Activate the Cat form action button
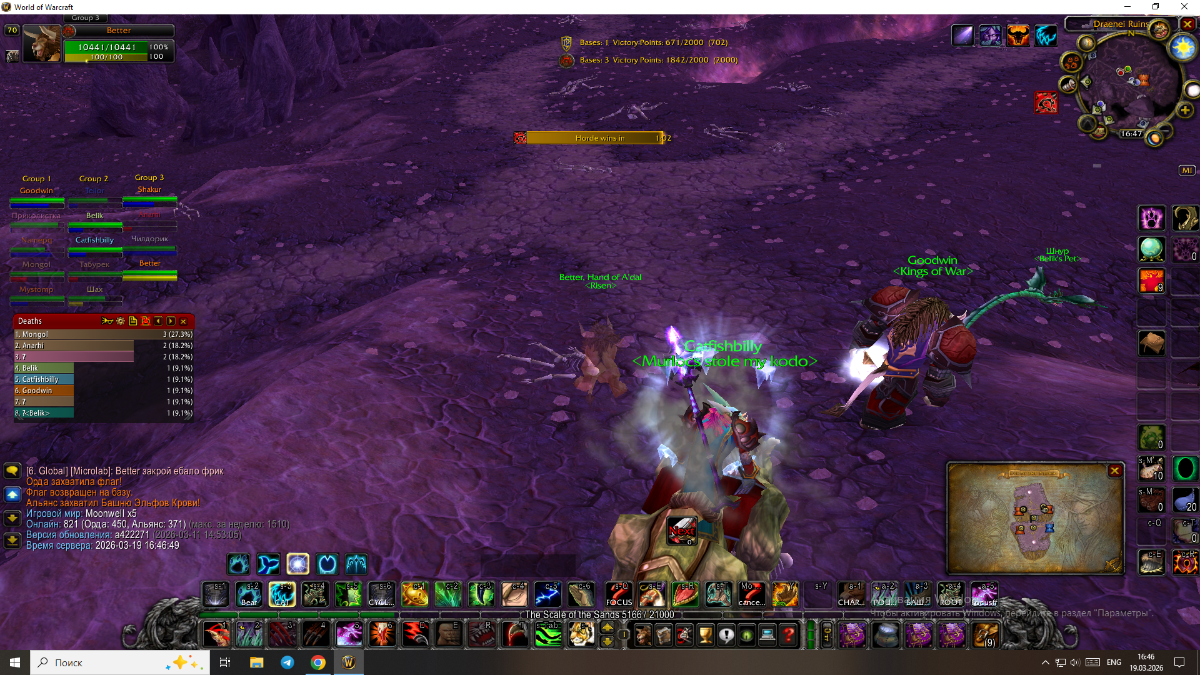 tap(282, 594)
